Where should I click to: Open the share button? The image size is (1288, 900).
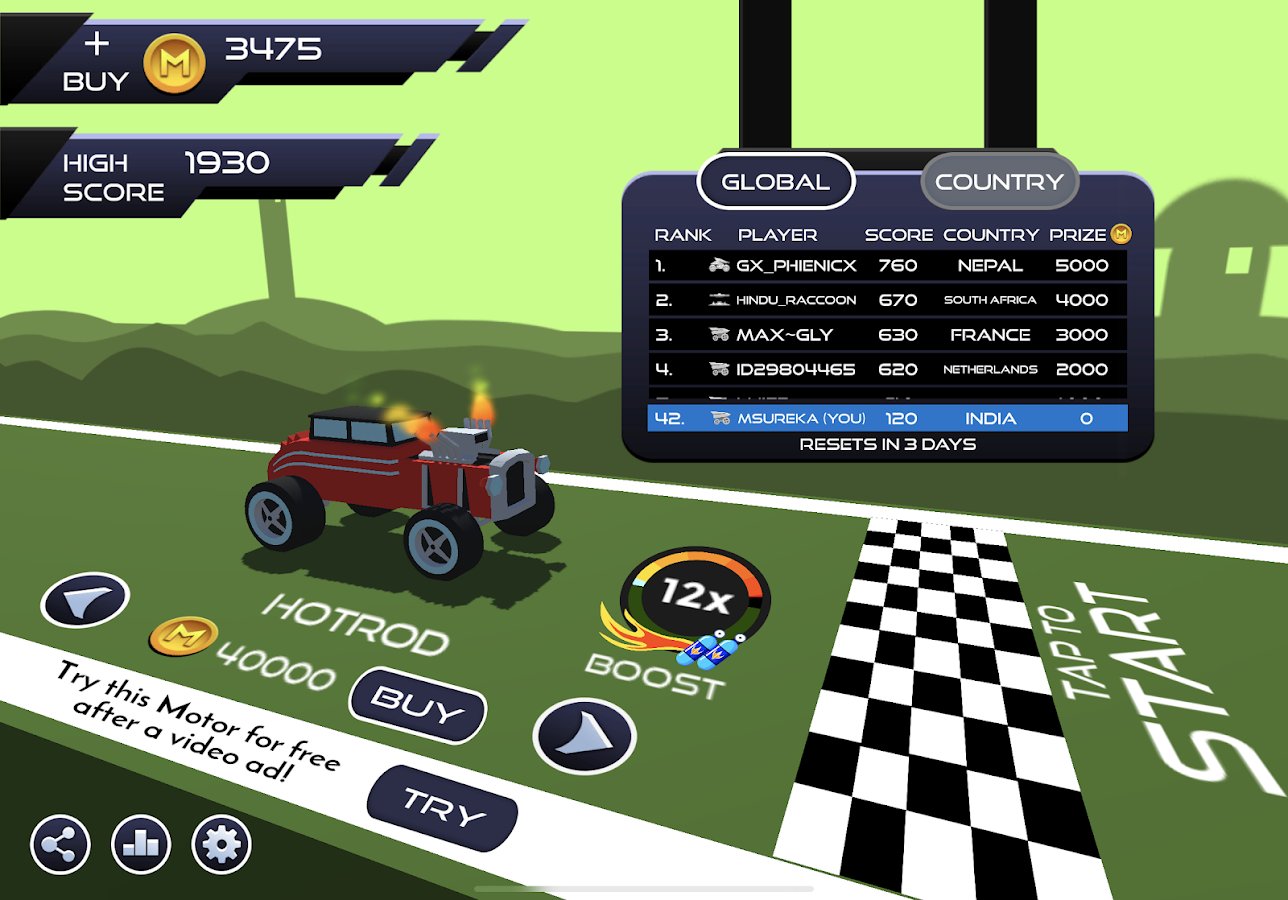coord(60,845)
